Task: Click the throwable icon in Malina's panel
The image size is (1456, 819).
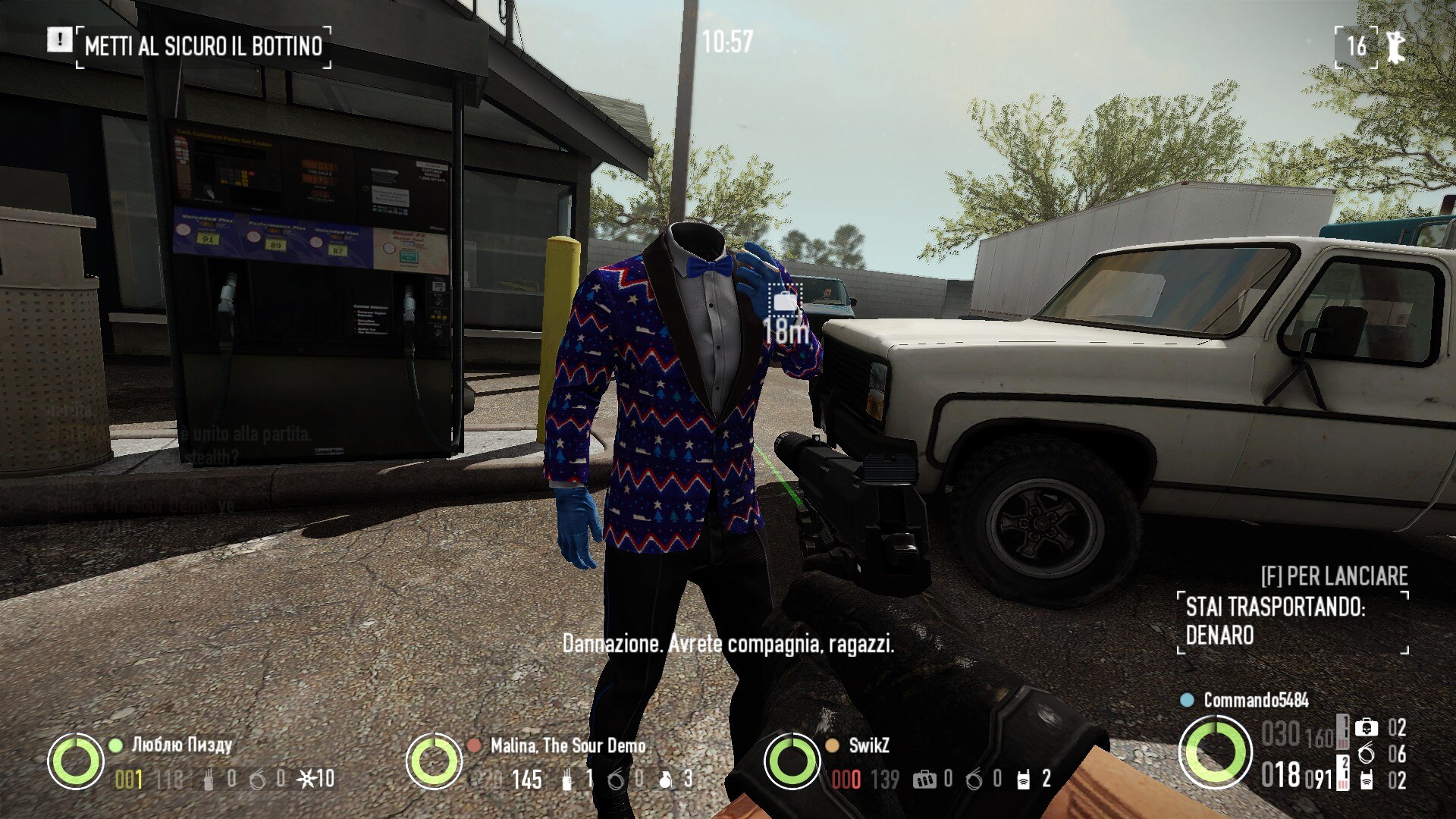Action: 665,779
